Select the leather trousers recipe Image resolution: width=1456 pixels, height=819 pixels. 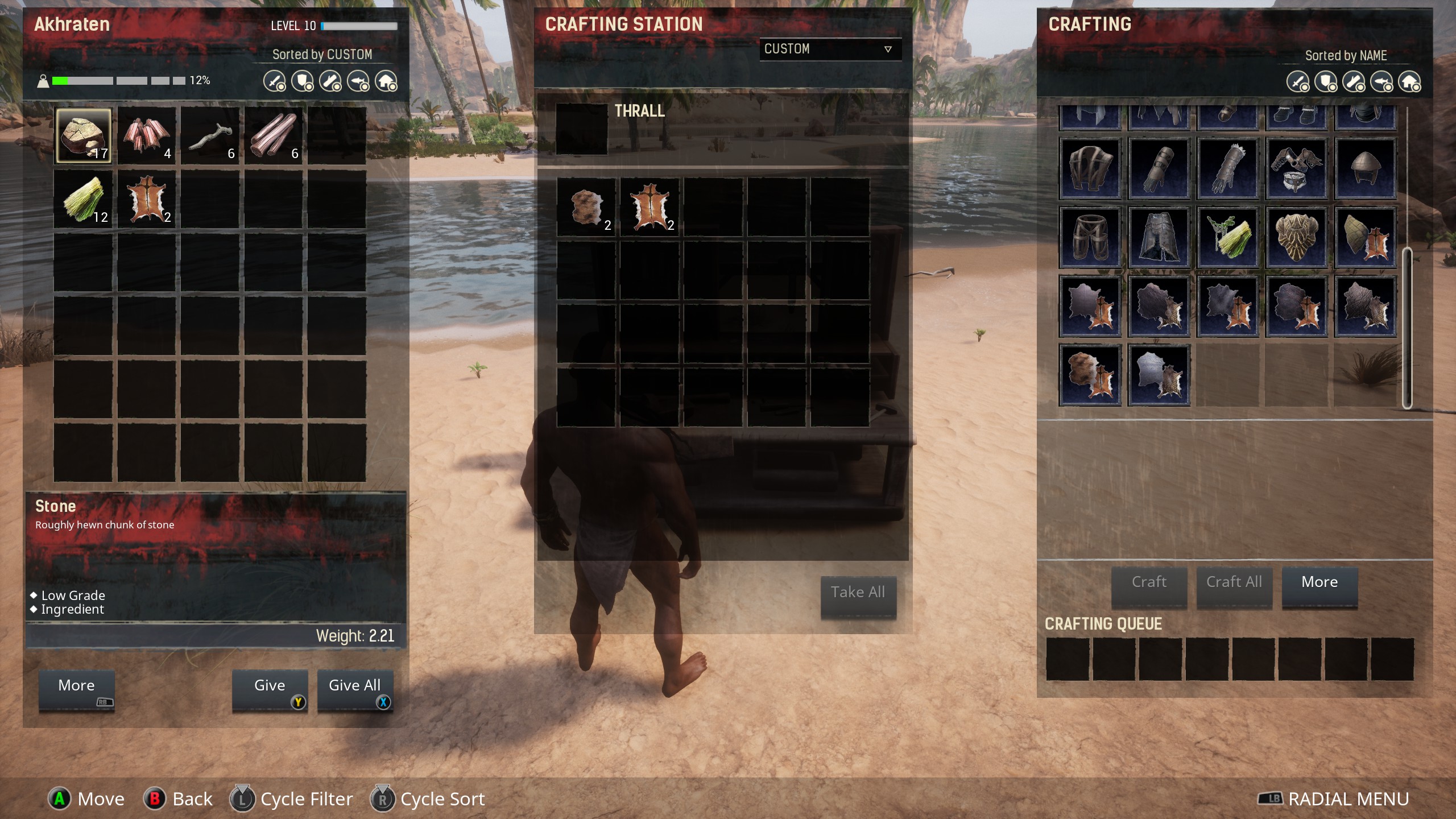point(1090,237)
